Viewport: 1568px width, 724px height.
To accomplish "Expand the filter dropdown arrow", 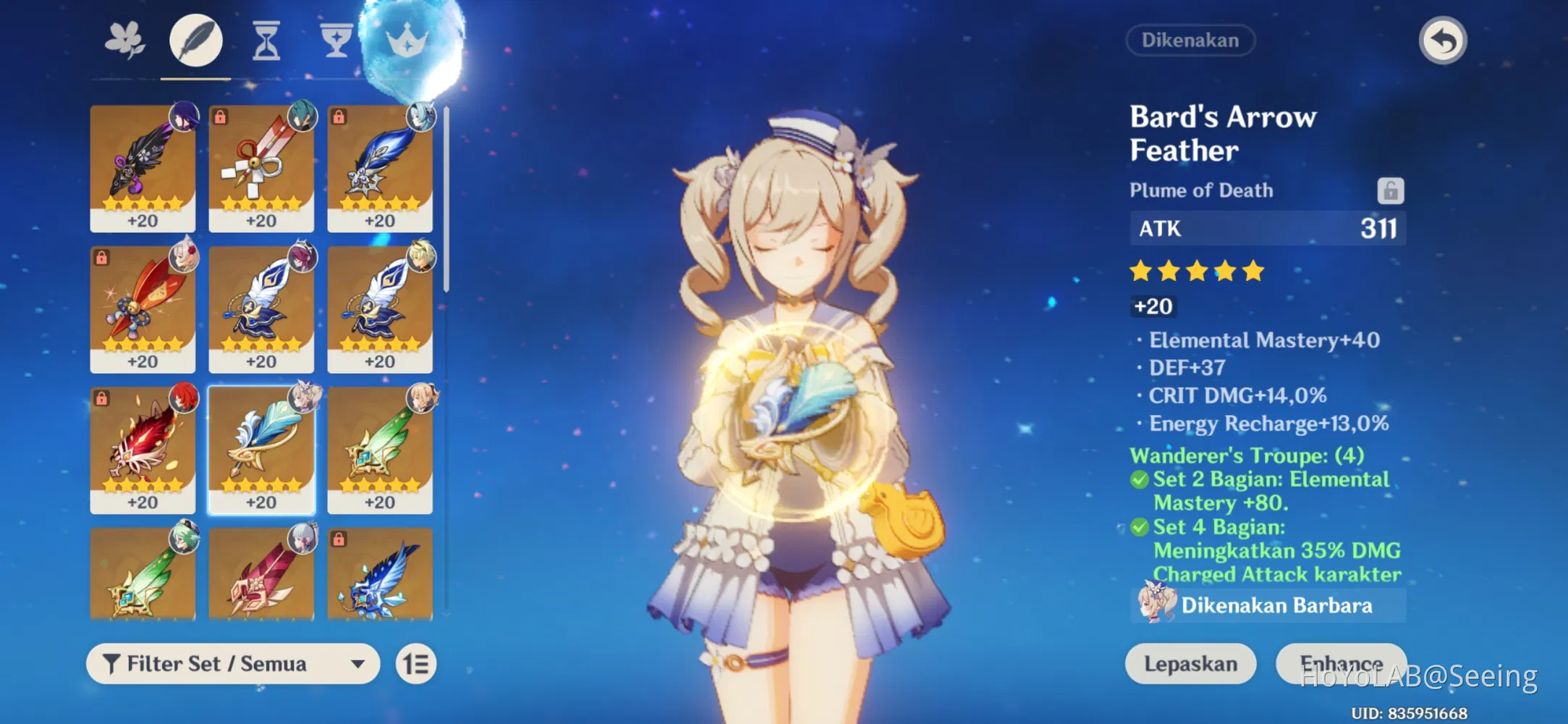I will pos(357,663).
